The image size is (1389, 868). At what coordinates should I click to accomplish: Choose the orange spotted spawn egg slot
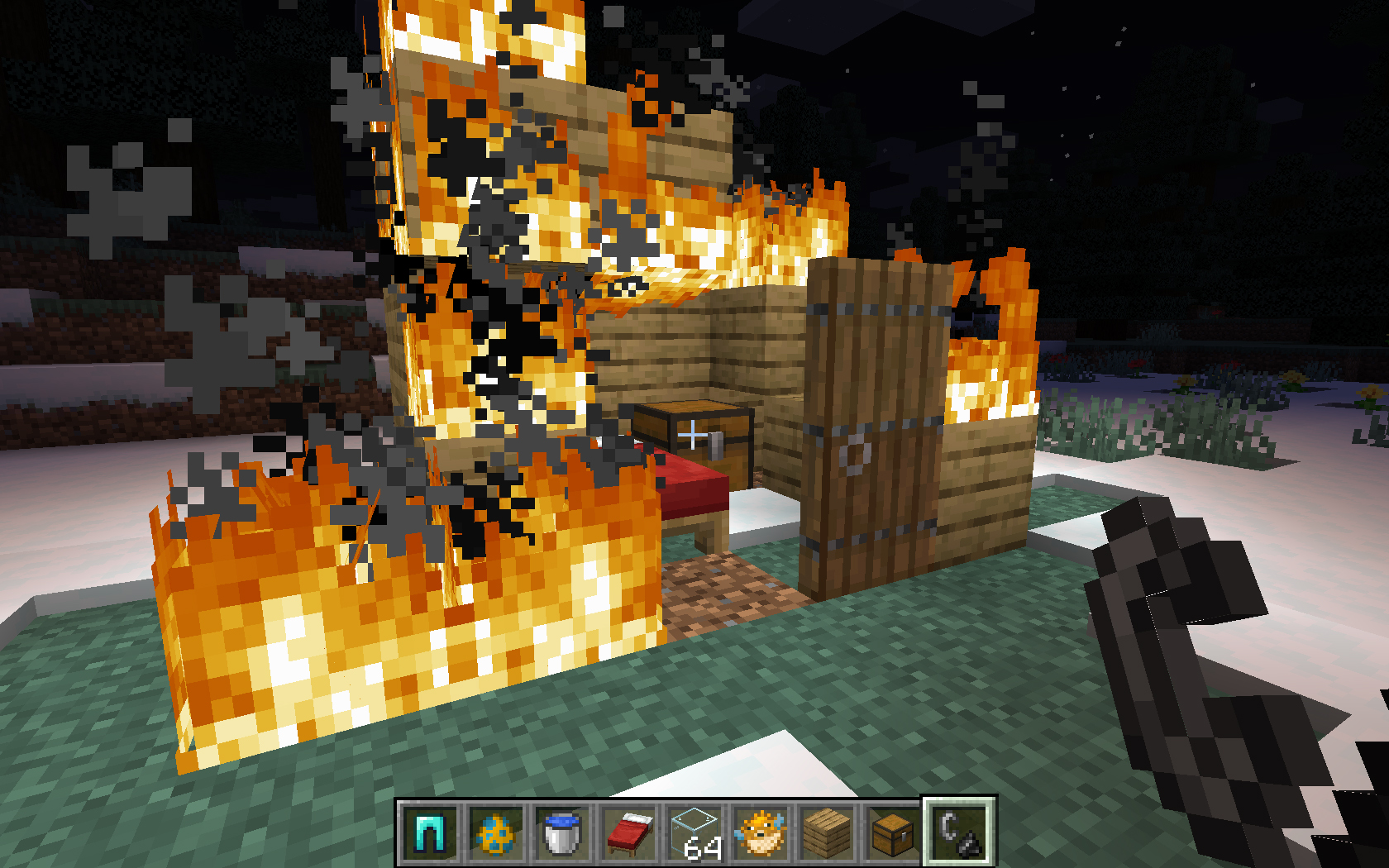(496, 832)
